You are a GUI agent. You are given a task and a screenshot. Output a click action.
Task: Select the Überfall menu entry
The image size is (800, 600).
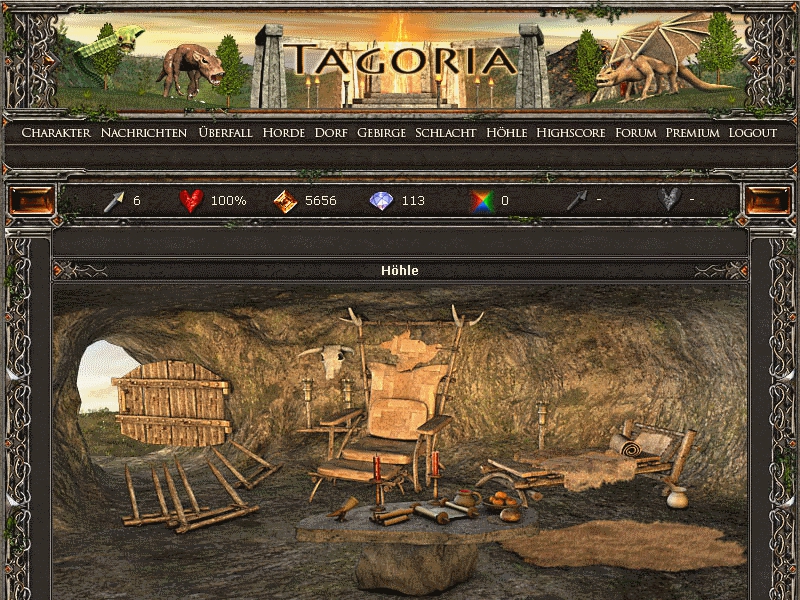[x=225, y=133]
